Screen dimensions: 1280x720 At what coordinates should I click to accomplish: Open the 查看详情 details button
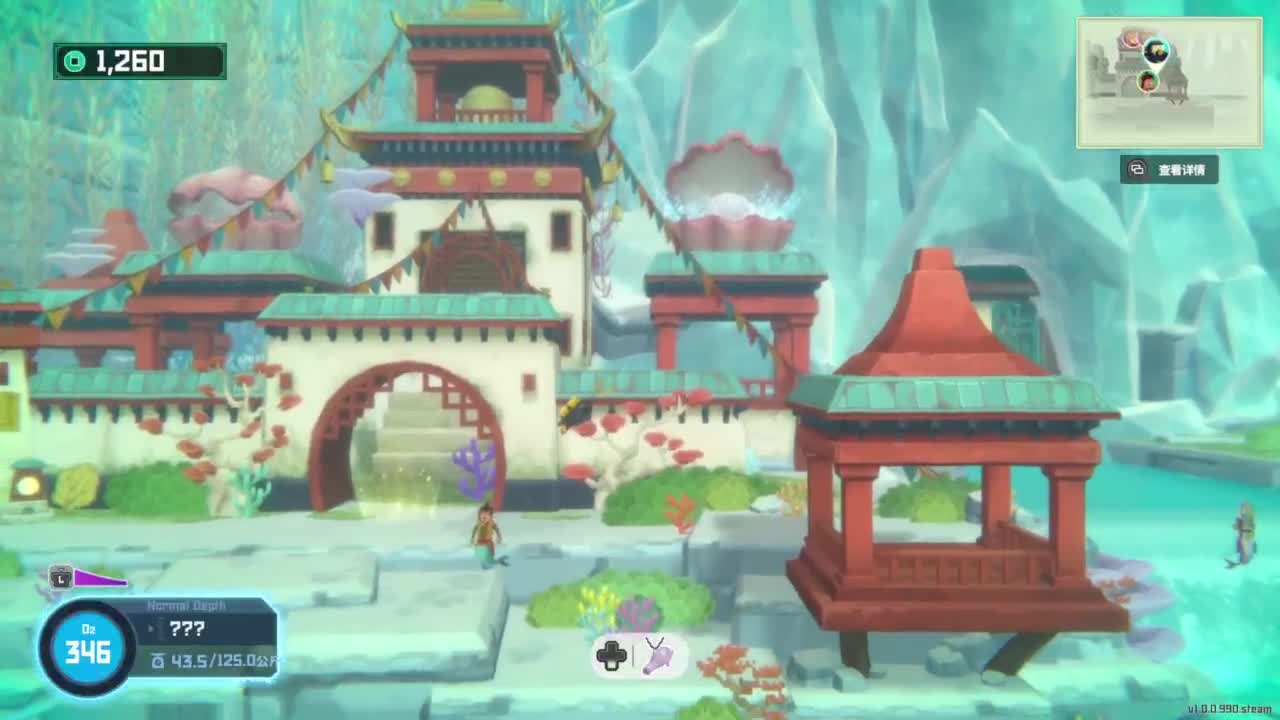click(x=1168, y=170)
